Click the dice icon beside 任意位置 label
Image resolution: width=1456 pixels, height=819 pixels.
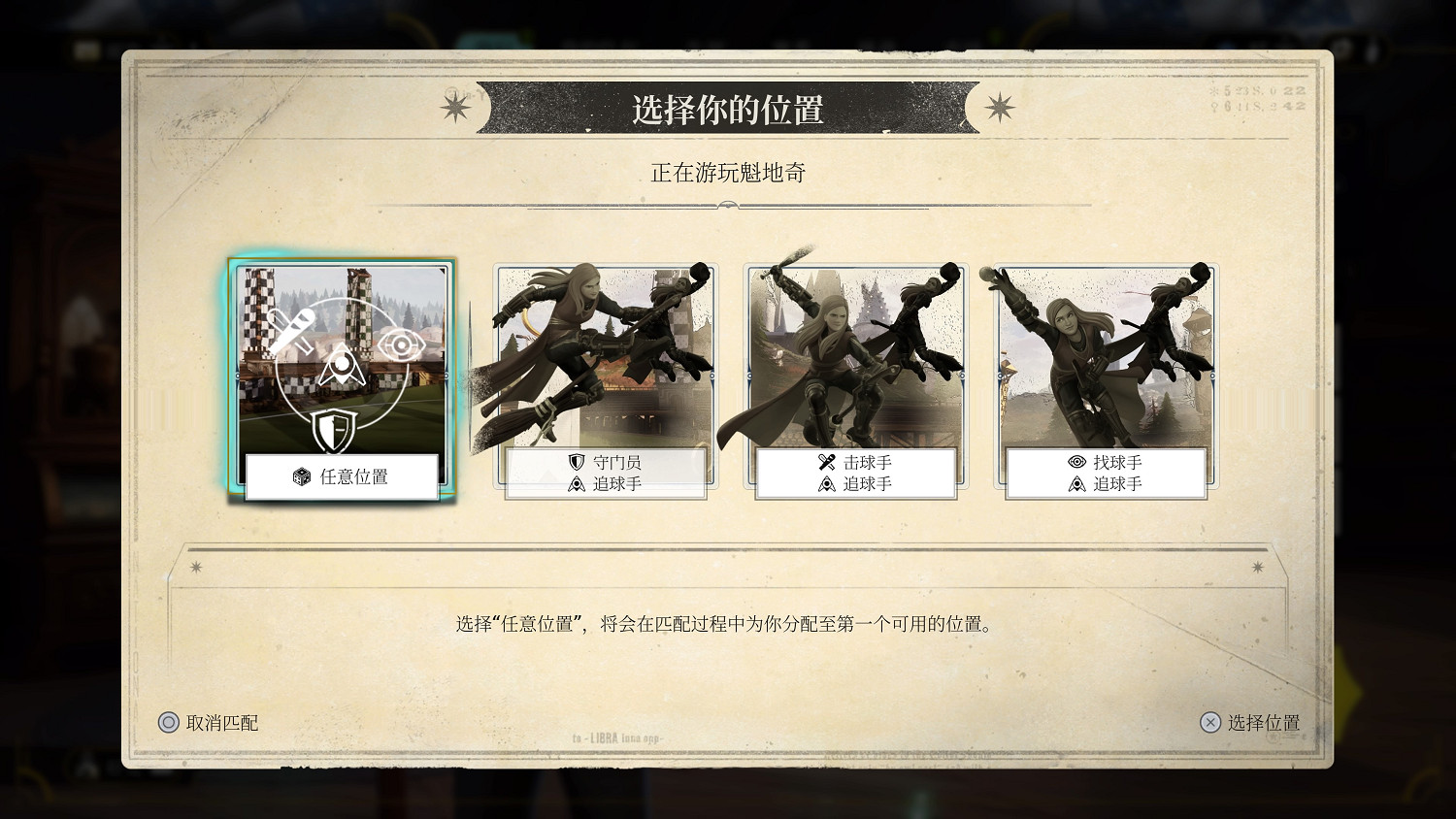tap(300, 477)
